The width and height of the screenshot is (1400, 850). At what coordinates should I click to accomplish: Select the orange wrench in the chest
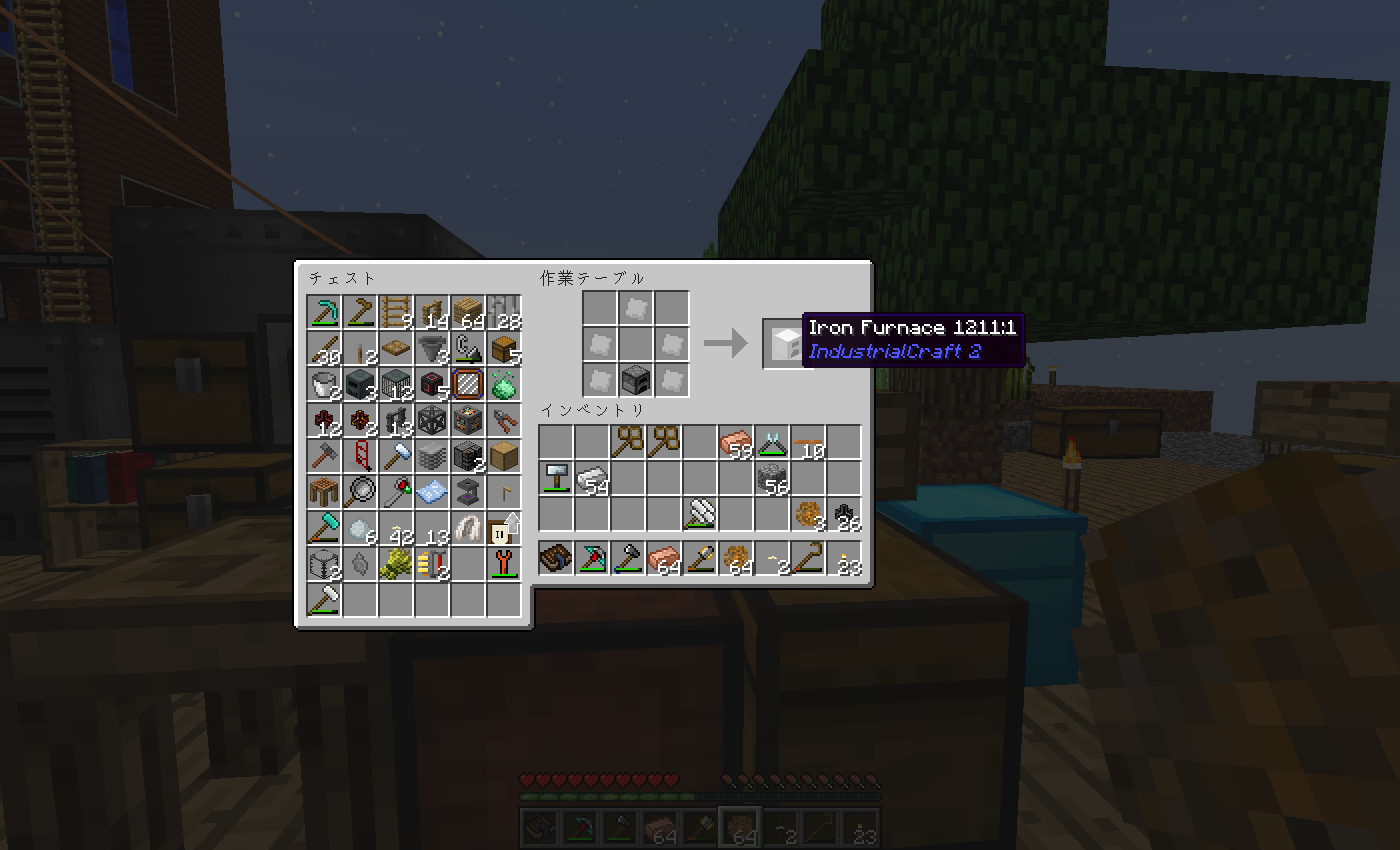[x=504, y=564]
